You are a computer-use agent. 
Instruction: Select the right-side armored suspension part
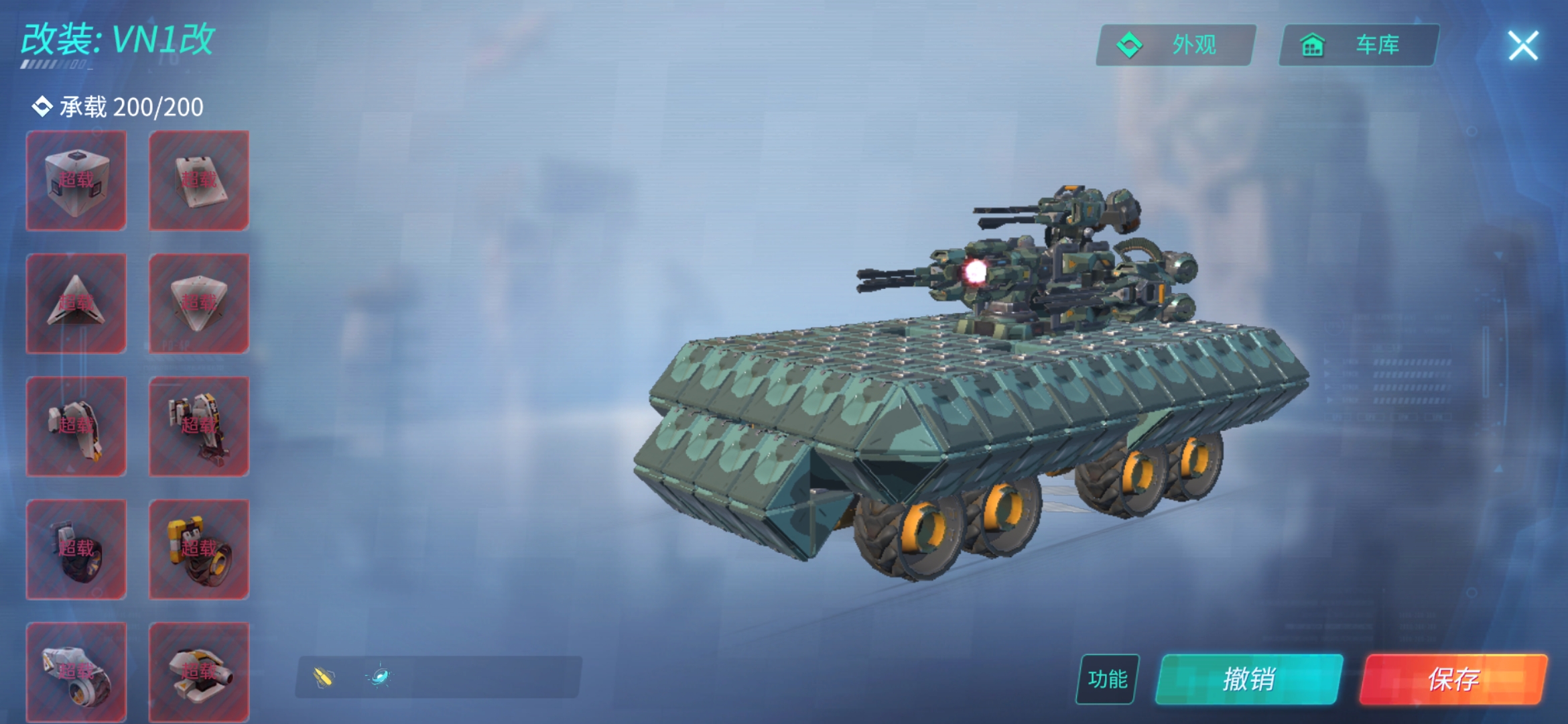198,426
